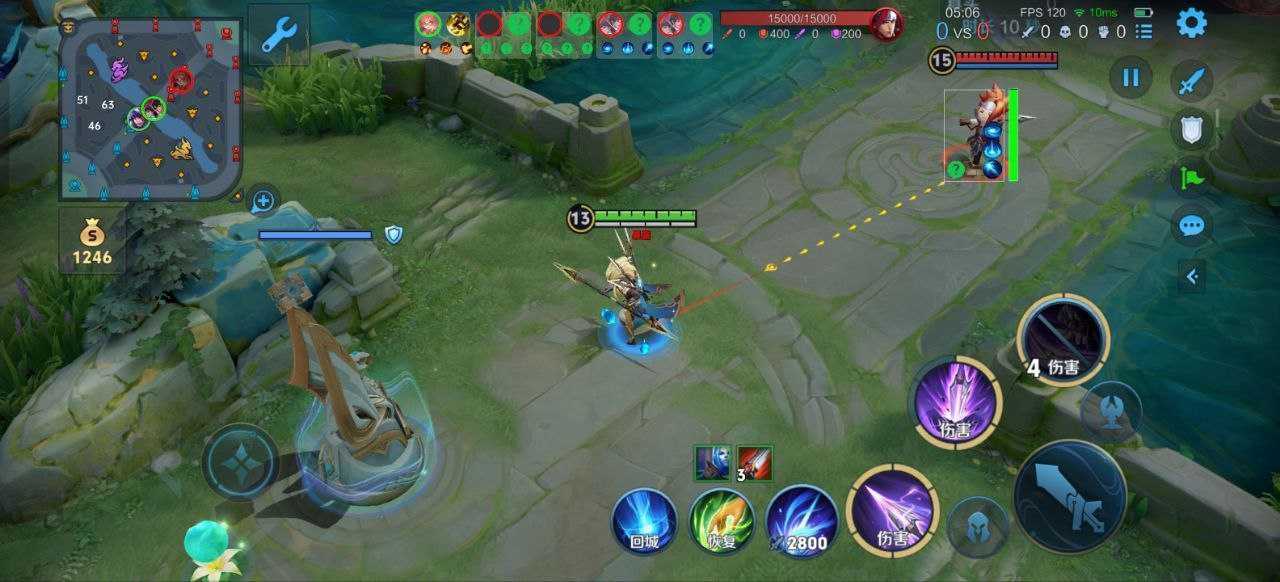Tap the minimap magnifier plus button
This screenshot has height=582, width=1280.
[263, 201]
